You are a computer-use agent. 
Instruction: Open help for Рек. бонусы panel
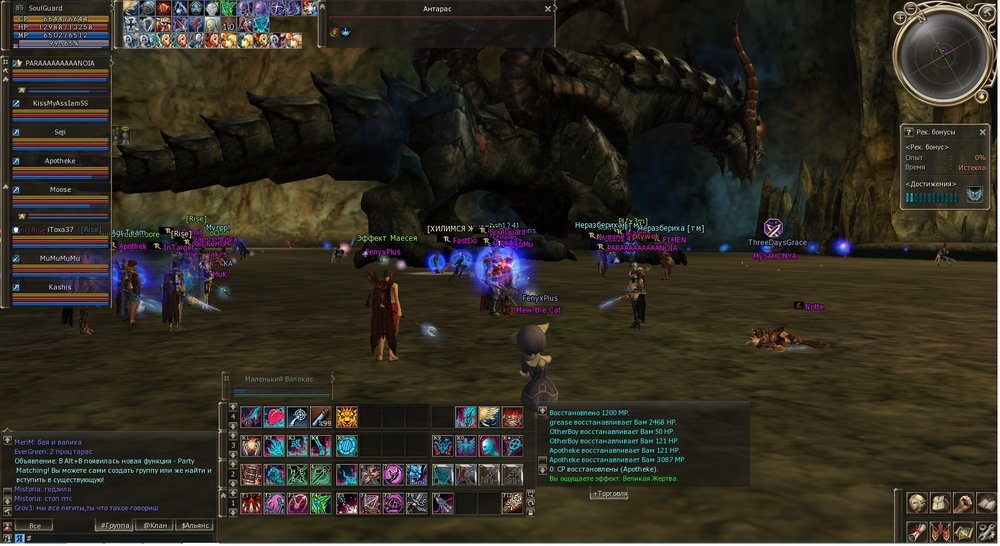(x=907, y=131)
